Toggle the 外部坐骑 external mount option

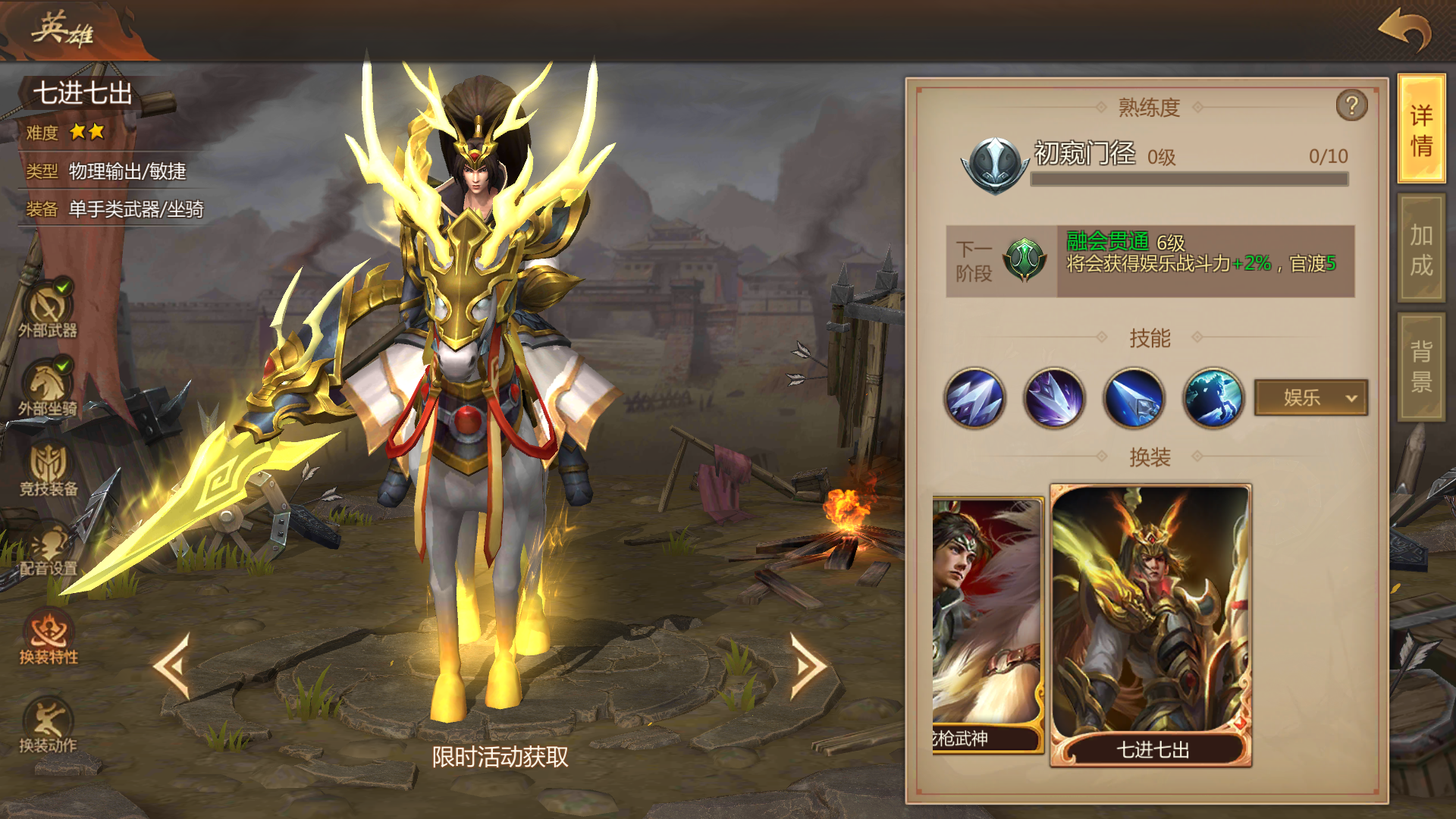tap(49, 387)
